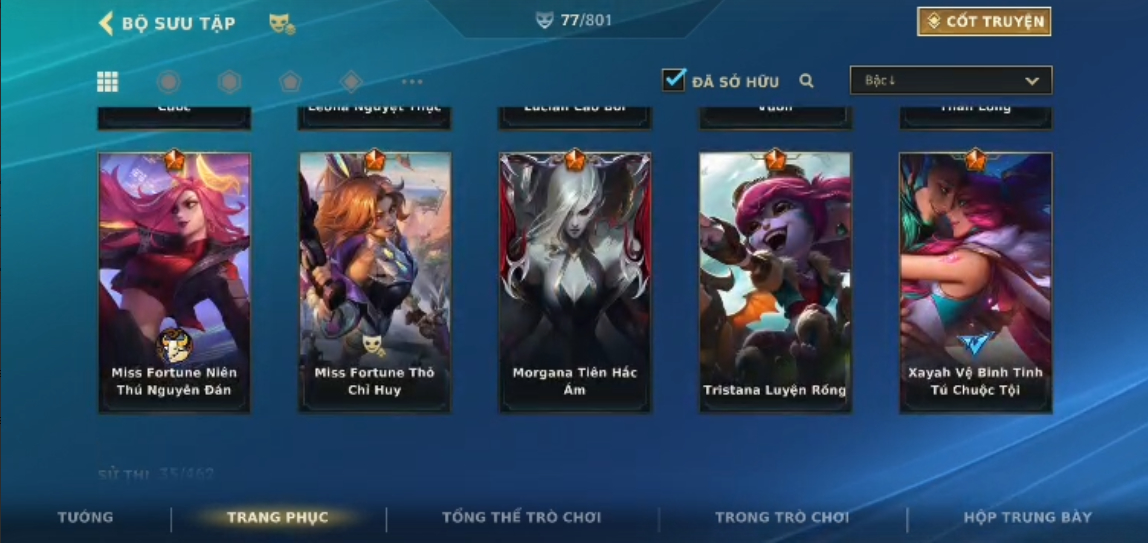
Task: Select the Trang Phục tab
Action: pos(277,517)
